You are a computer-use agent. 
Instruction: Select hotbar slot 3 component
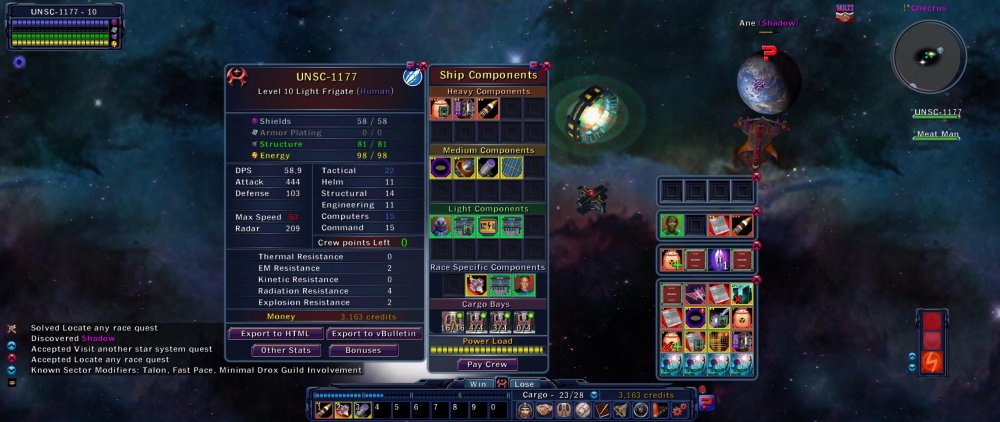click(x=362, y=409)
